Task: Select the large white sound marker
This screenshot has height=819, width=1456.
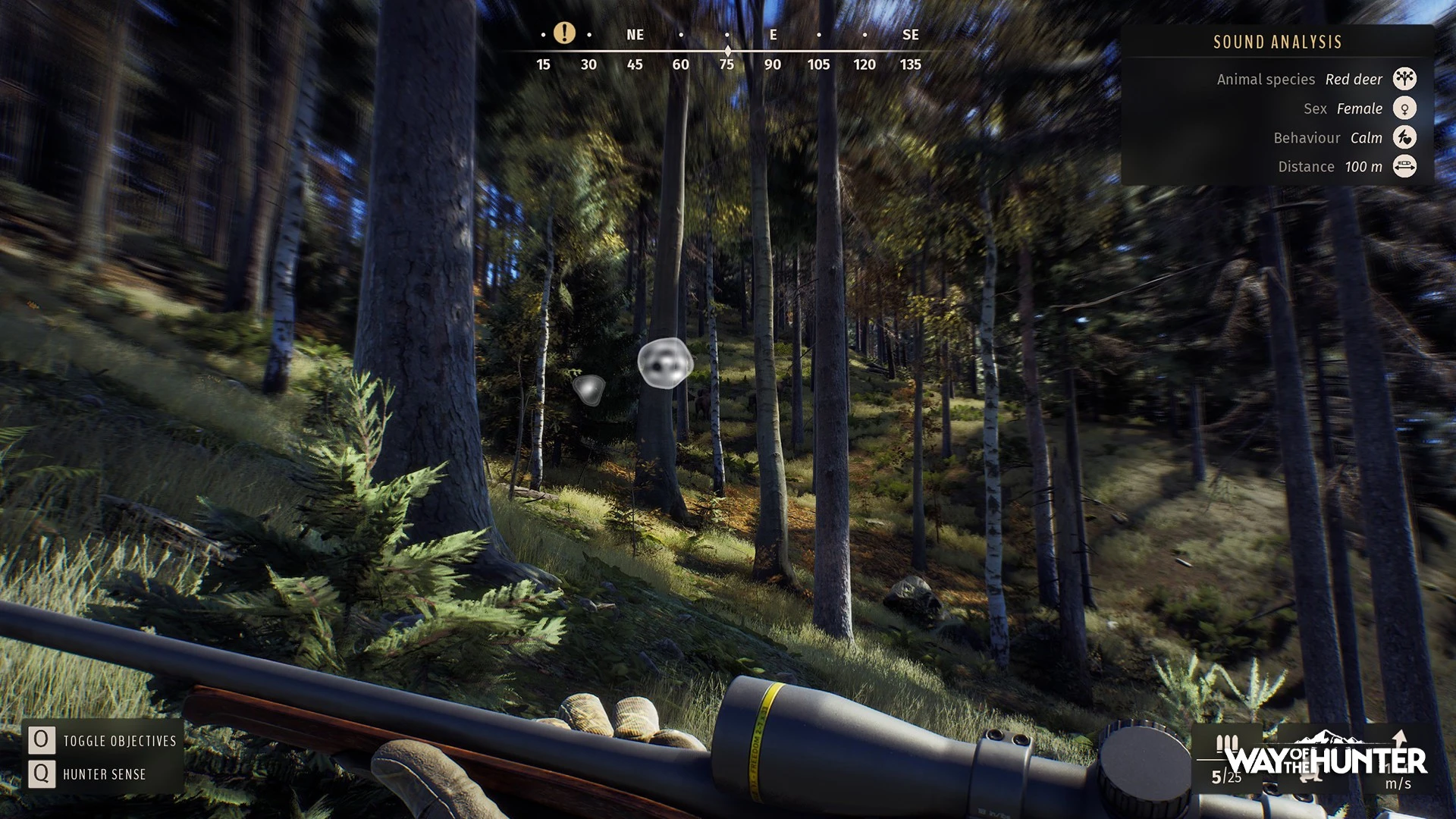Action: pos(665,363)
